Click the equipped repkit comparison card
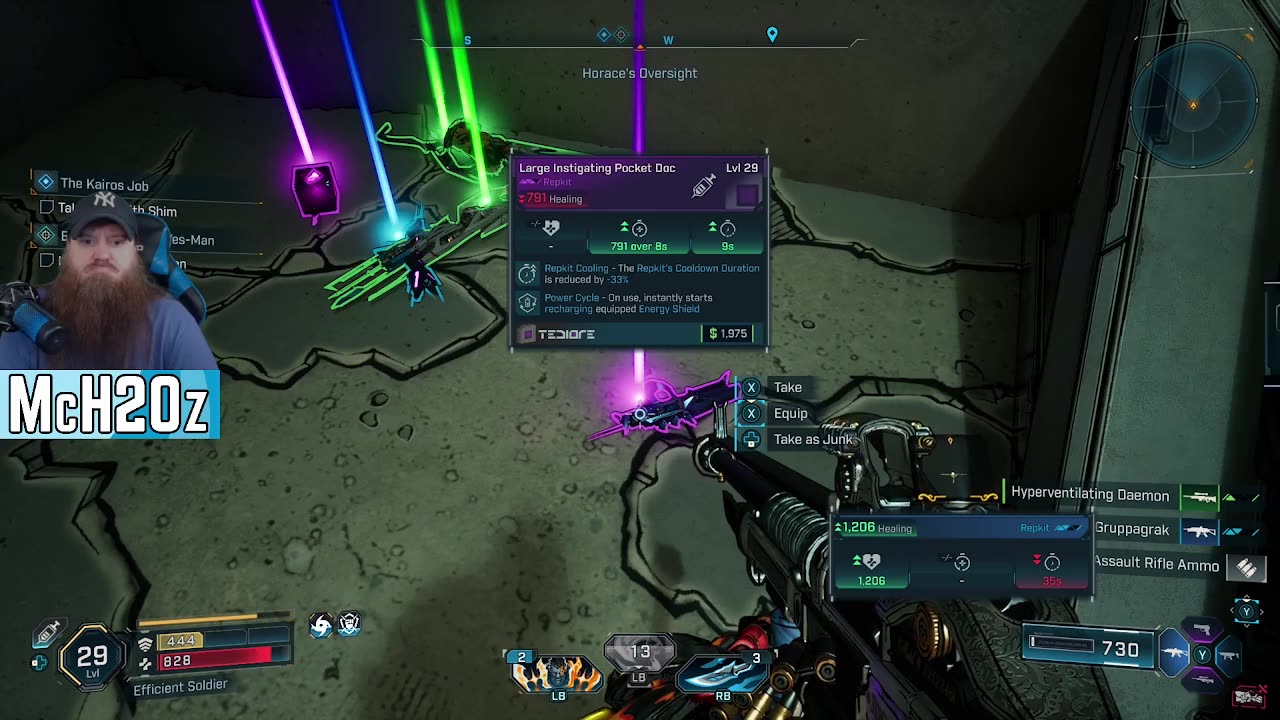The width and height of the screenshot is (1280, 720). (960, 555)
